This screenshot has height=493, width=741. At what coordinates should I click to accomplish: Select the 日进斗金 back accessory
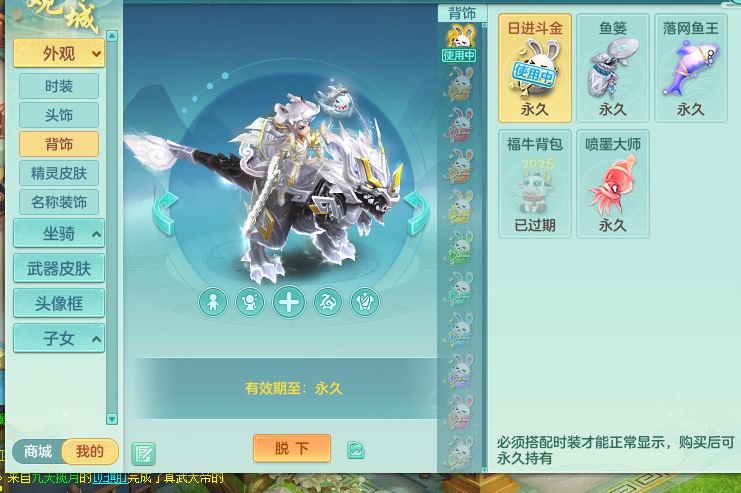pyautogui.click(x=535, y=68)
